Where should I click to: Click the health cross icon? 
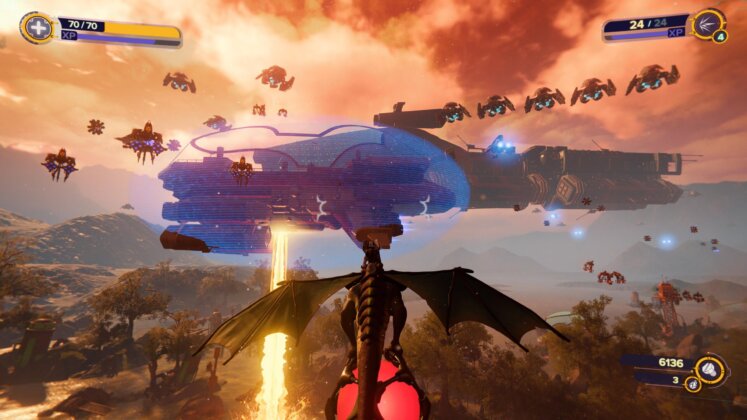point(36,27)
